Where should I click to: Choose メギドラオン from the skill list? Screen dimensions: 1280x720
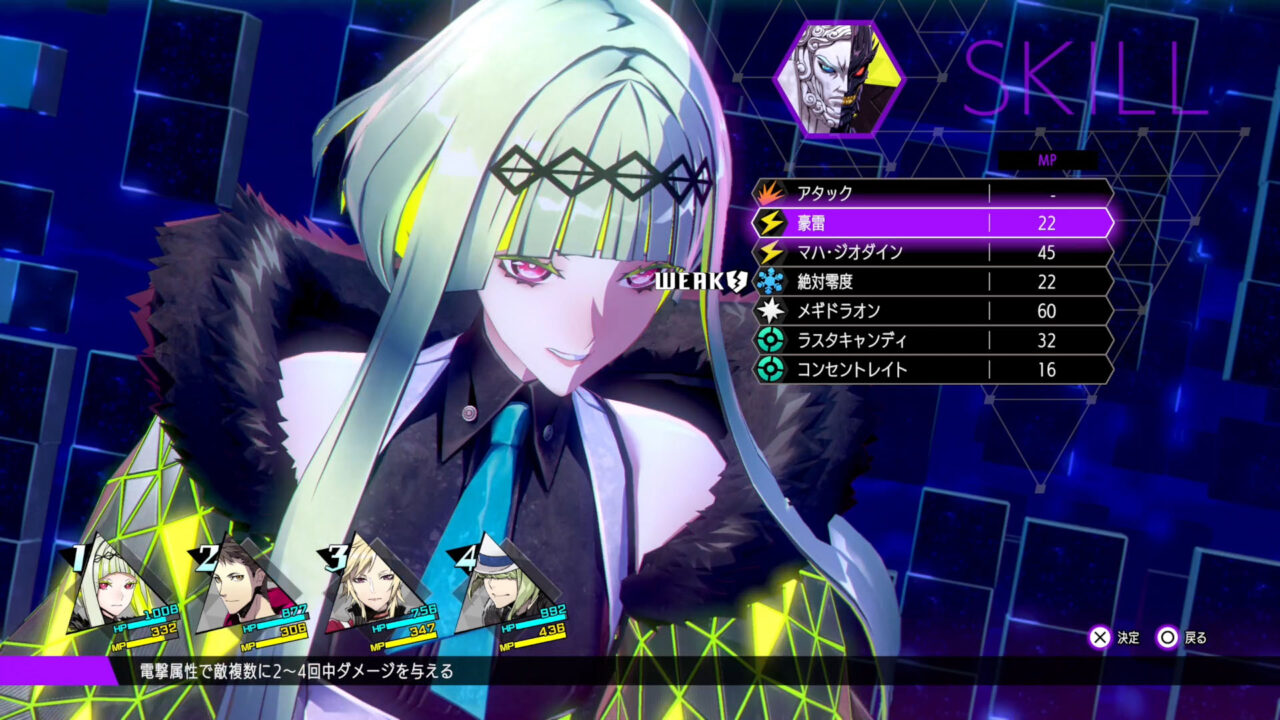click(880, 311)
